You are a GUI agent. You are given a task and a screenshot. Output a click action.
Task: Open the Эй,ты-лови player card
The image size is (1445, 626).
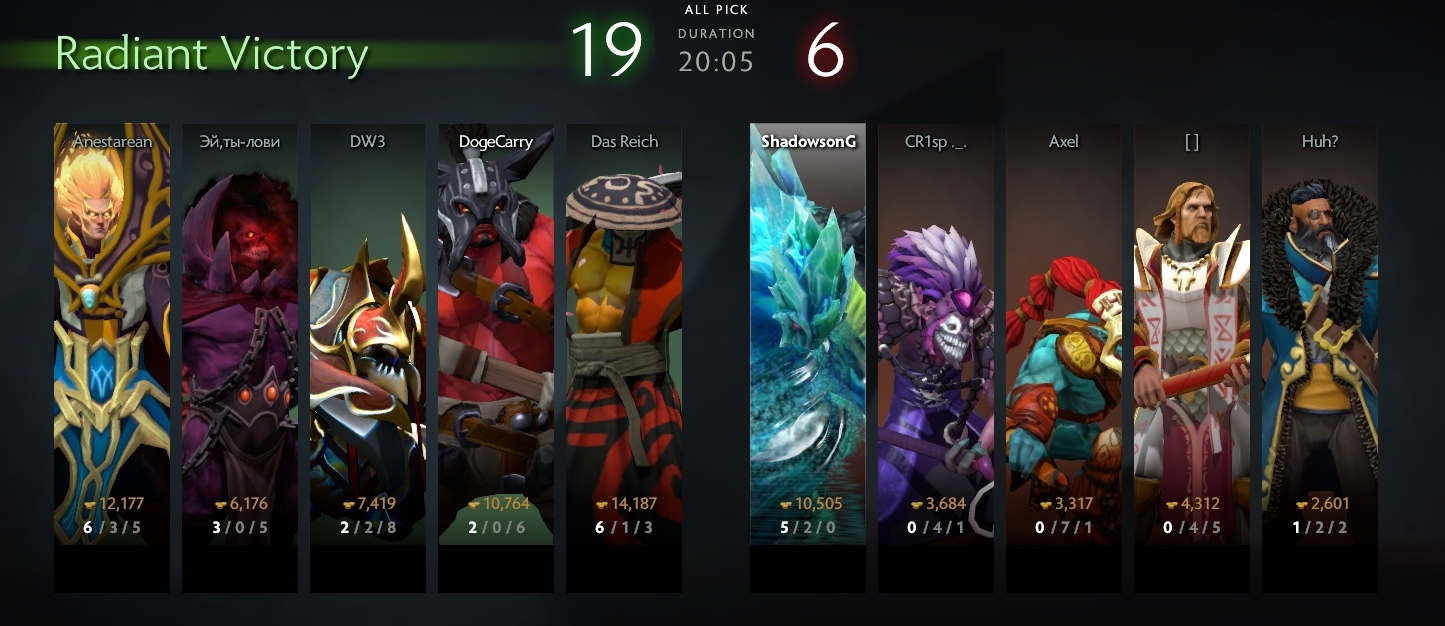[239, 335]
